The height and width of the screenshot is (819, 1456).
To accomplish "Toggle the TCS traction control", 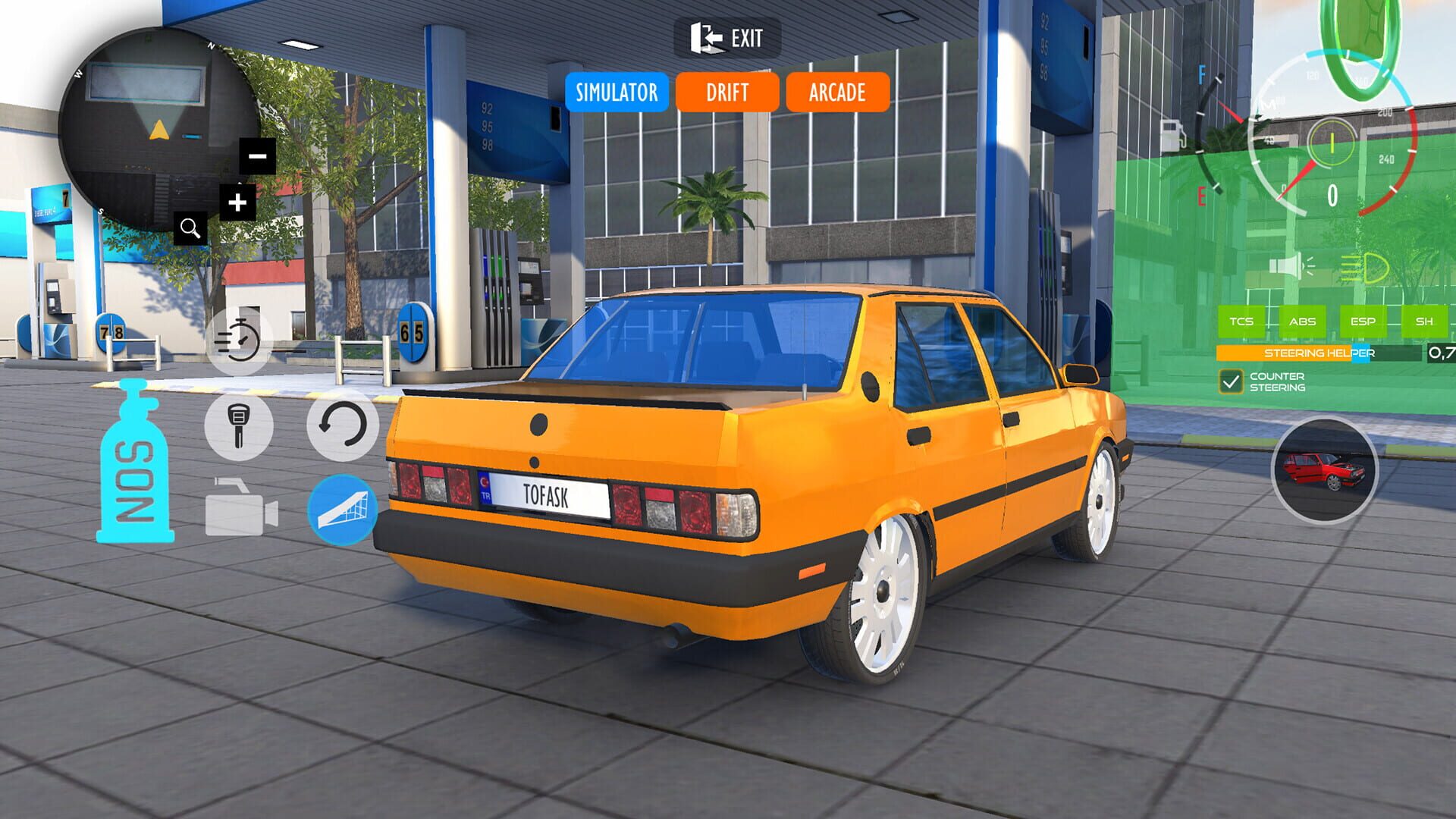I will point(1244,321).
